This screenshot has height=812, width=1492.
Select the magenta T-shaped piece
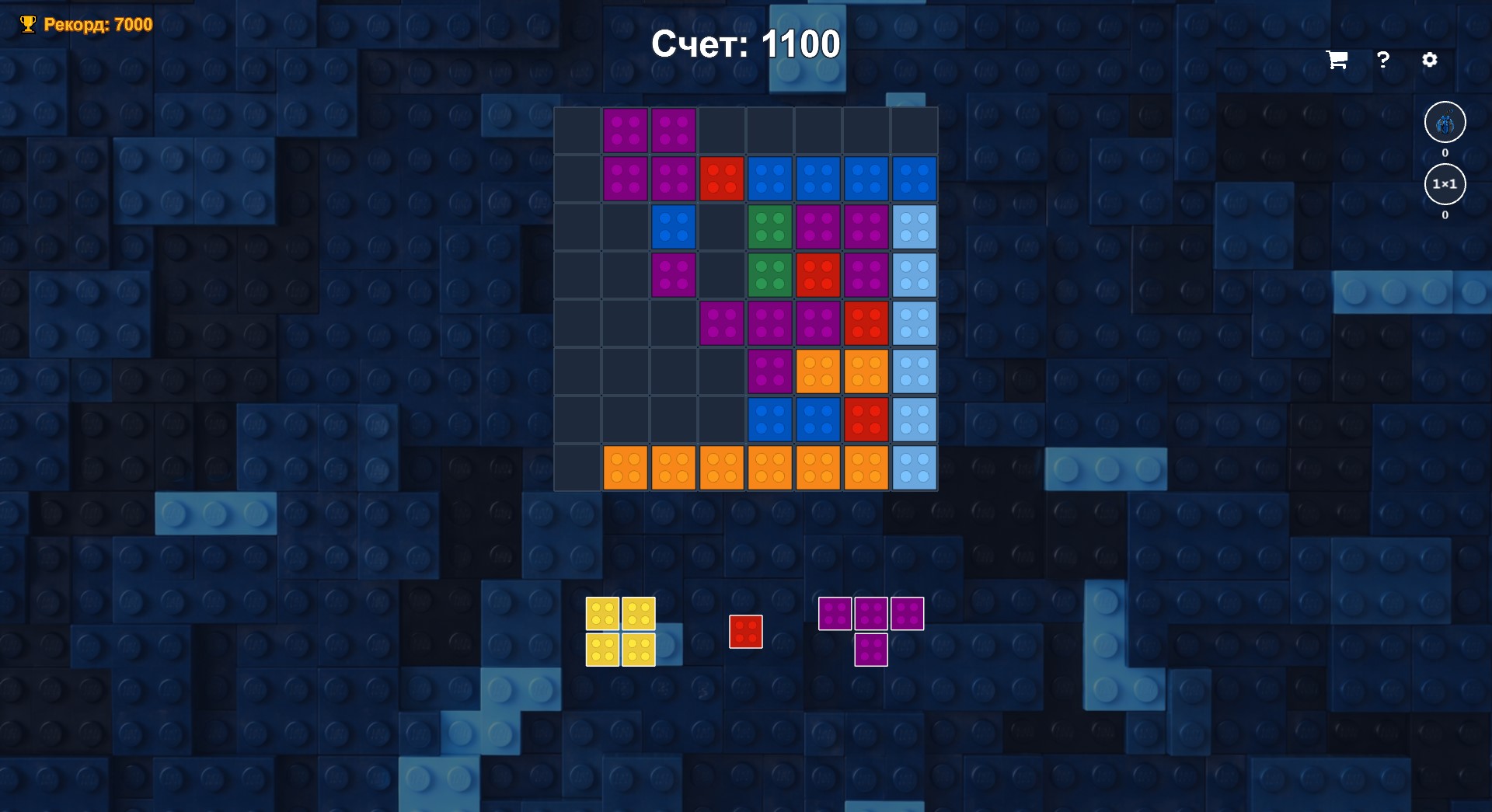(871, 613)
